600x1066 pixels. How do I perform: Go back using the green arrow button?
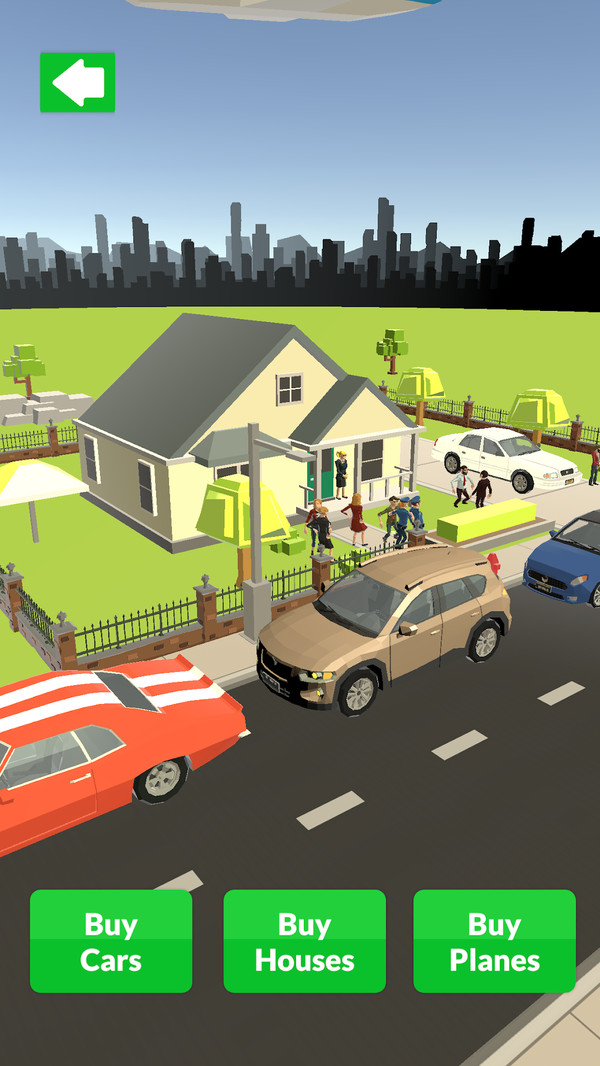coord(77,82)
